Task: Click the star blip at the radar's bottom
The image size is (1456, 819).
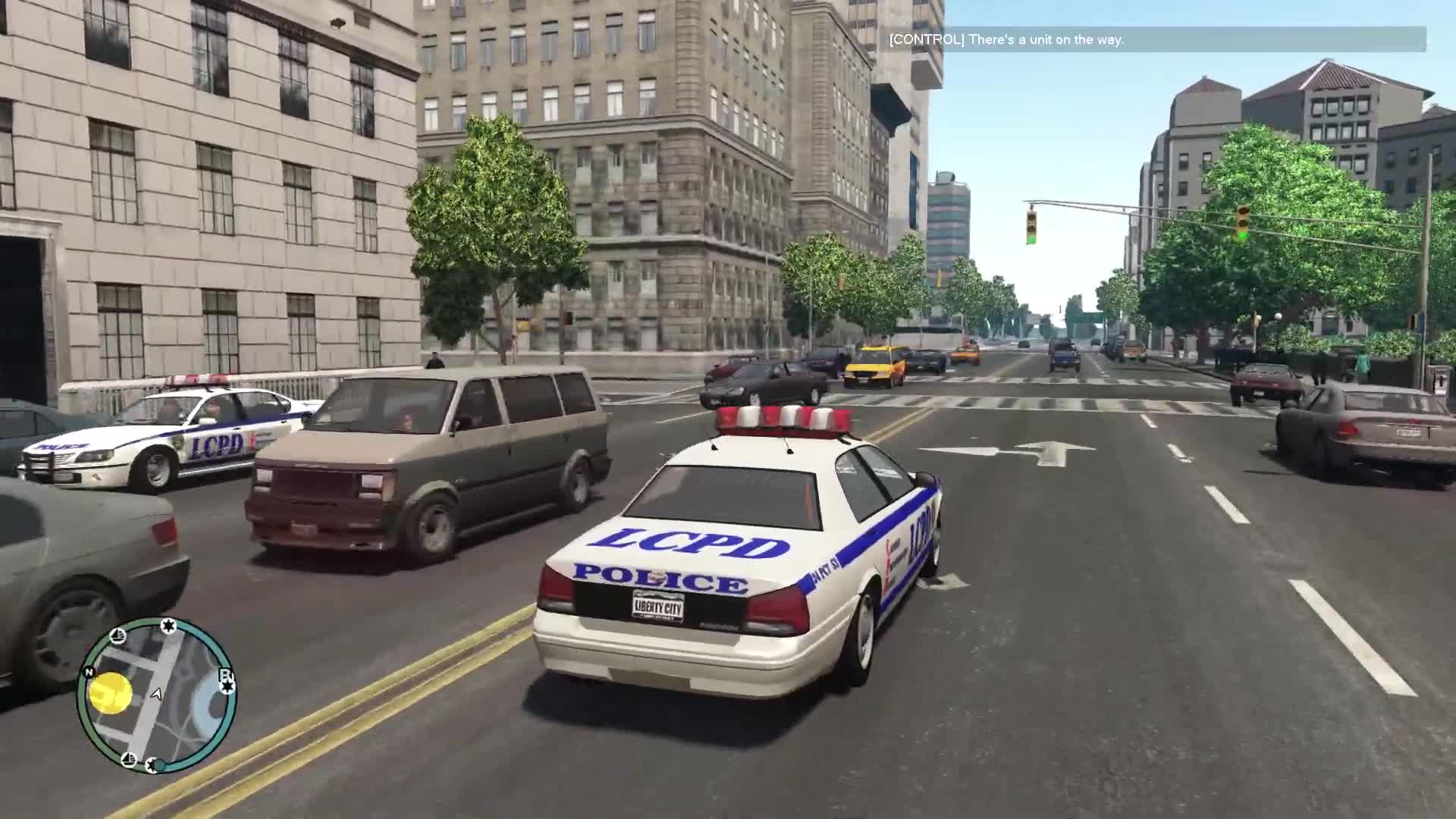Action: click(x=152, y=764)
